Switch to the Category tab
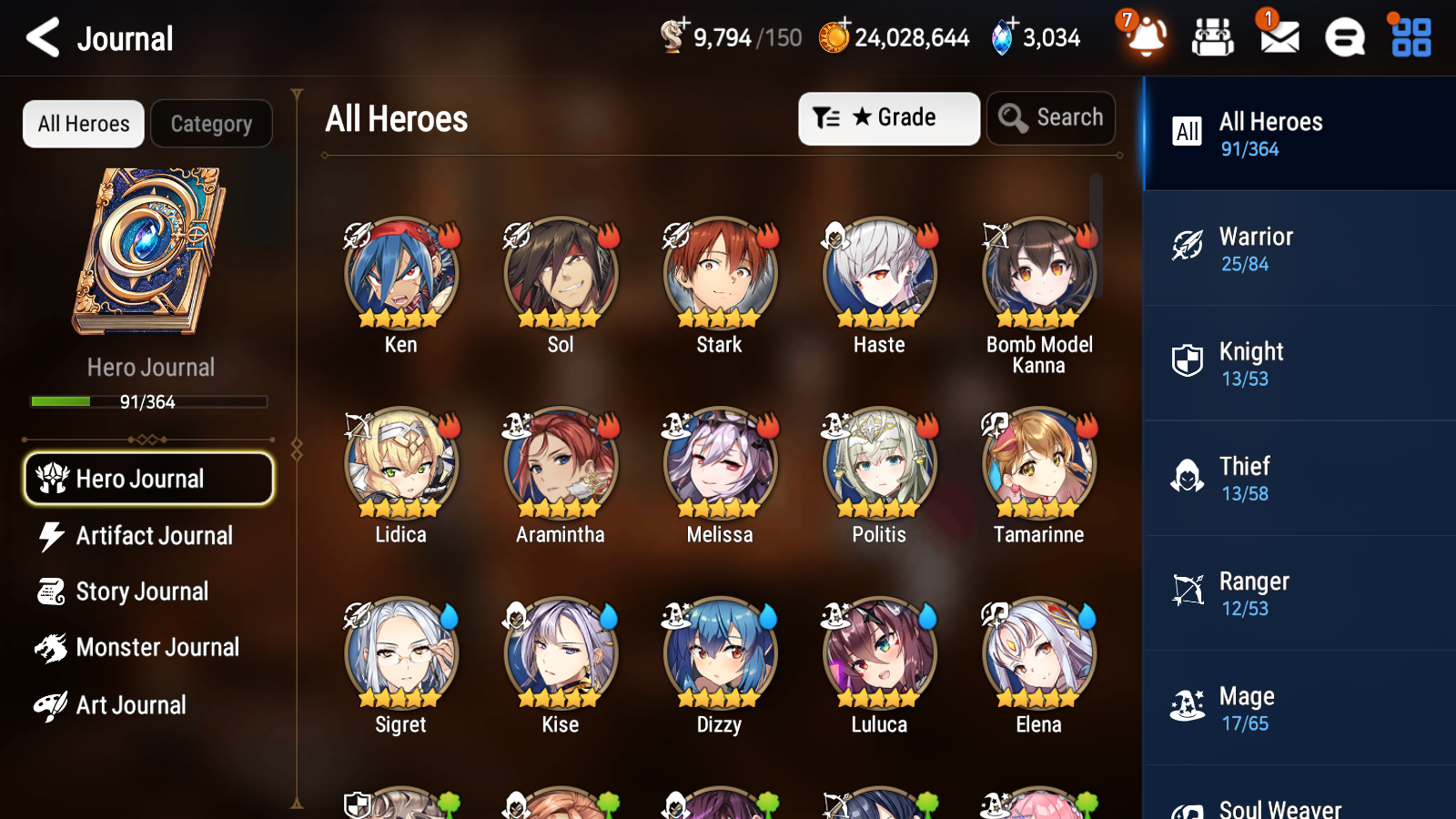 click(211, 124)
